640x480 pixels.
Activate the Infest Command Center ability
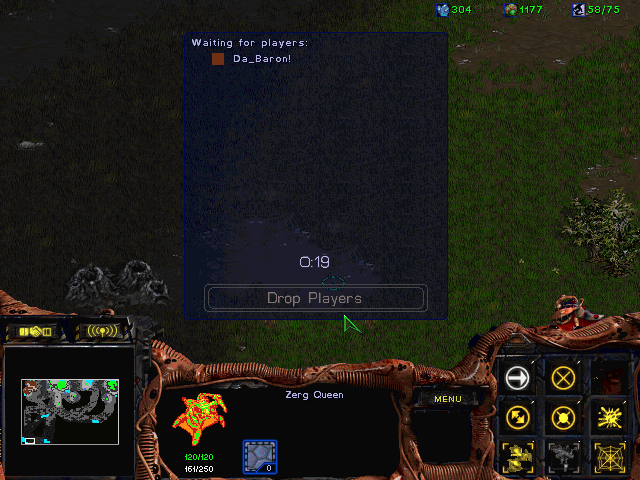(517, 456)
